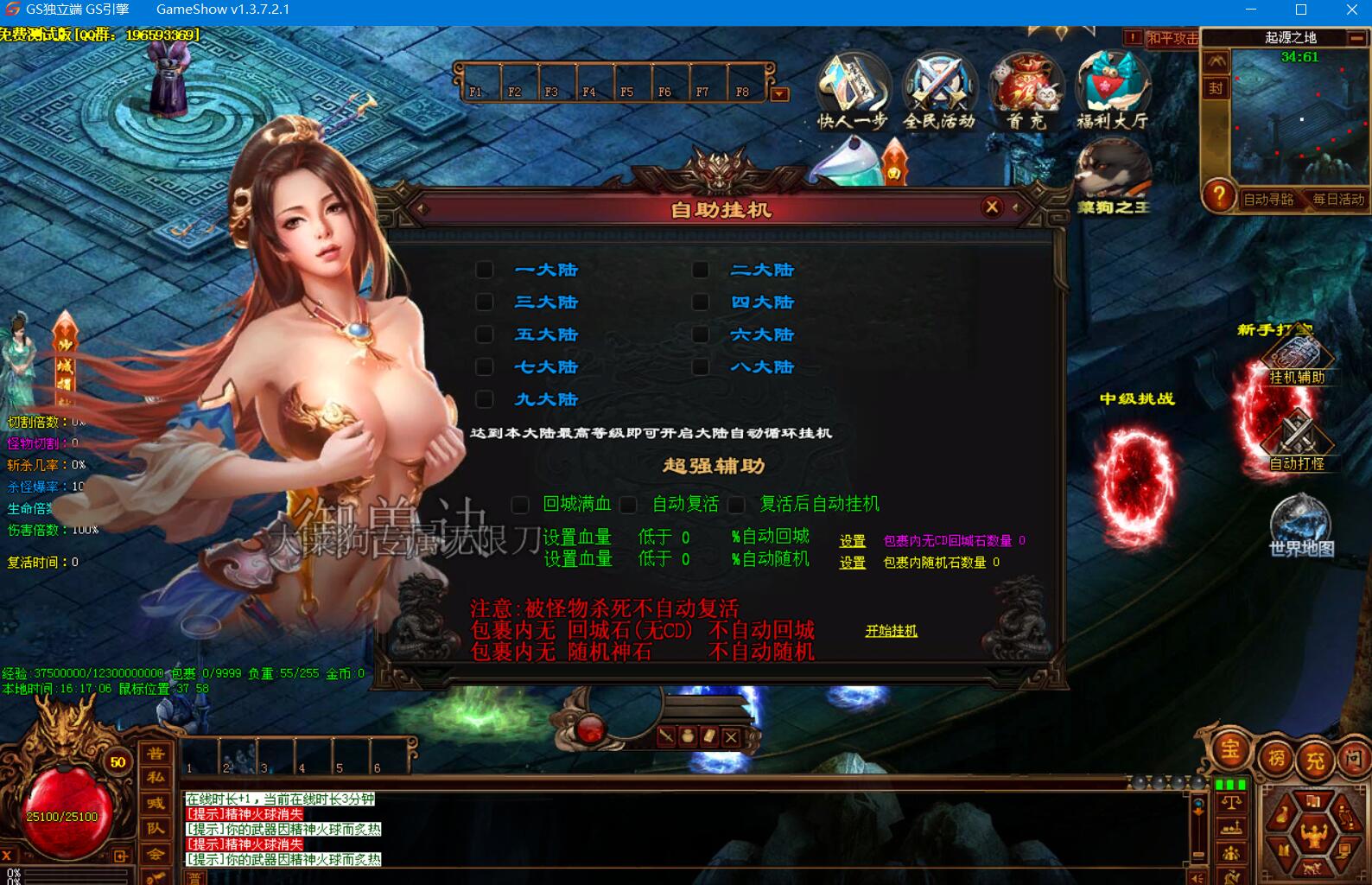Enable 自动复活 checkbox

[629, 505]
